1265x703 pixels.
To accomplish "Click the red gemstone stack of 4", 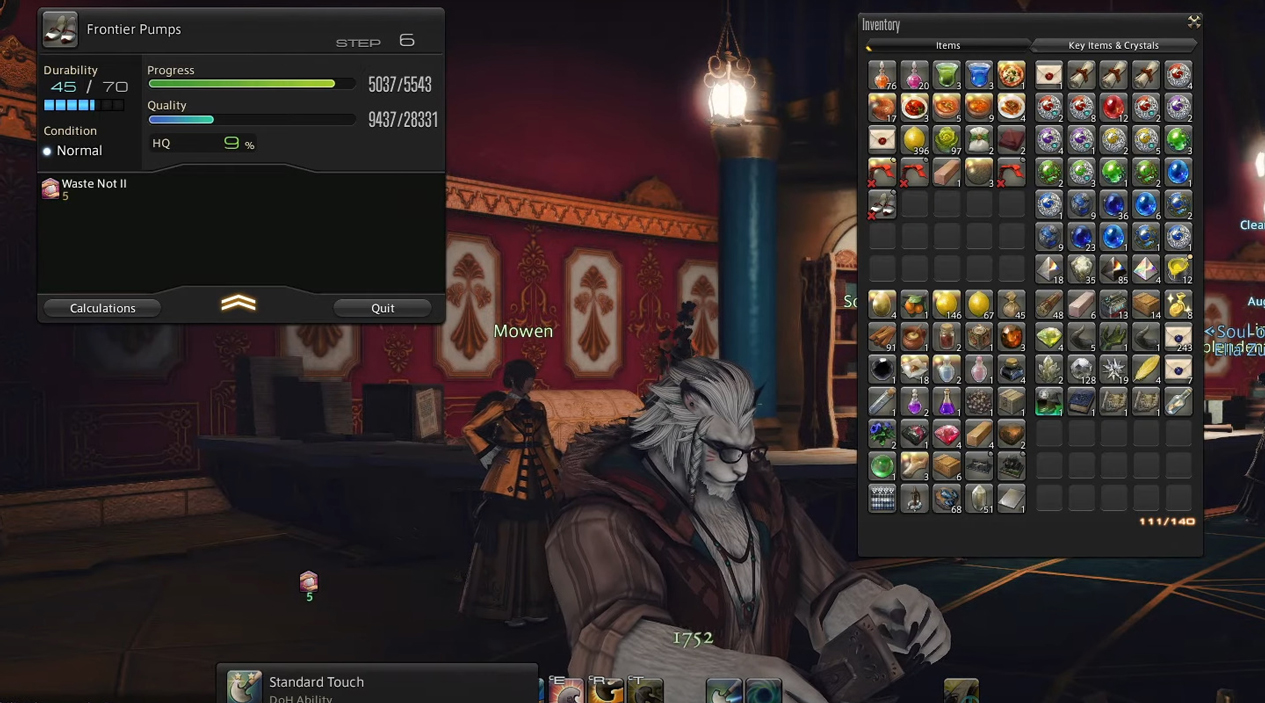I will point(946,434).
